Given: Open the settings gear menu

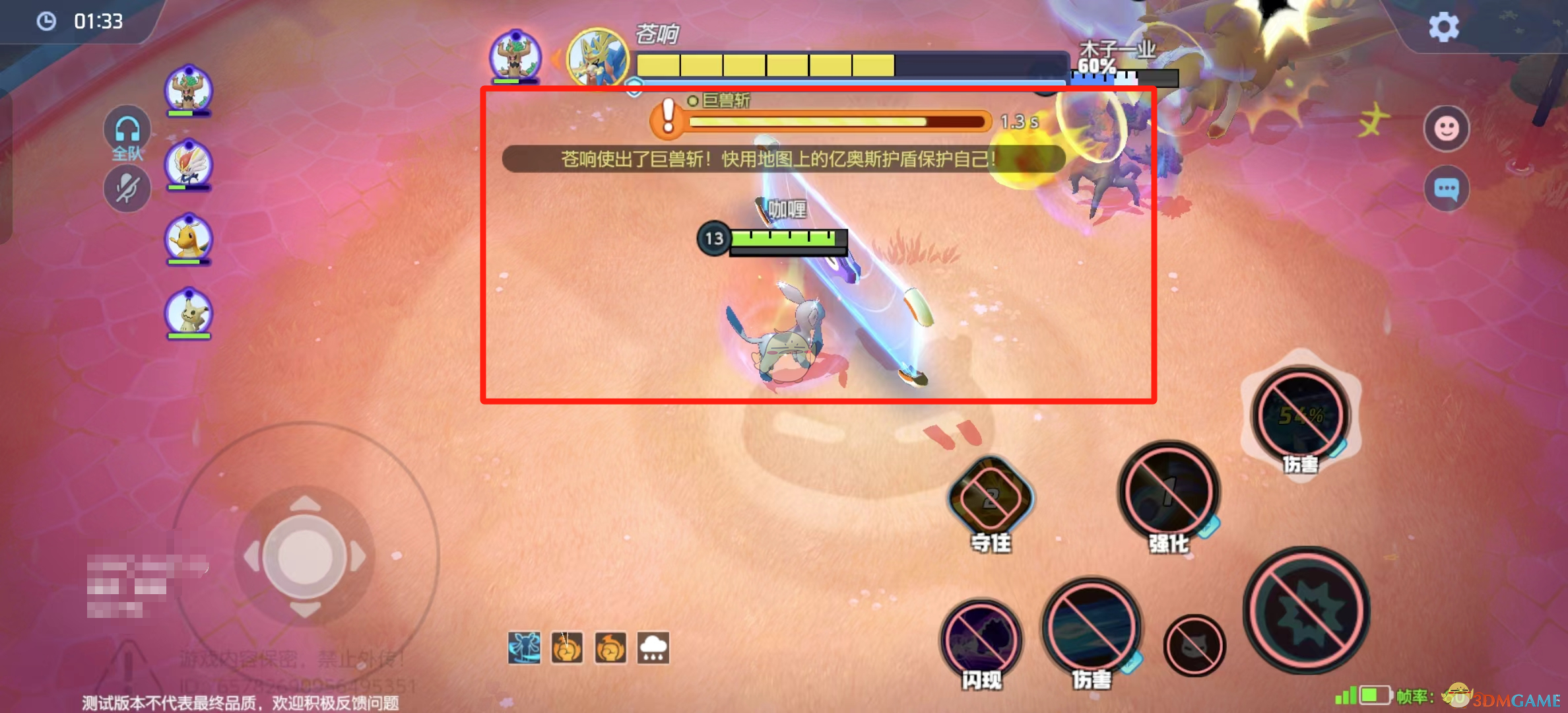Looking at the screenshot, I should pyautogui.click(x=1443, y=28).
